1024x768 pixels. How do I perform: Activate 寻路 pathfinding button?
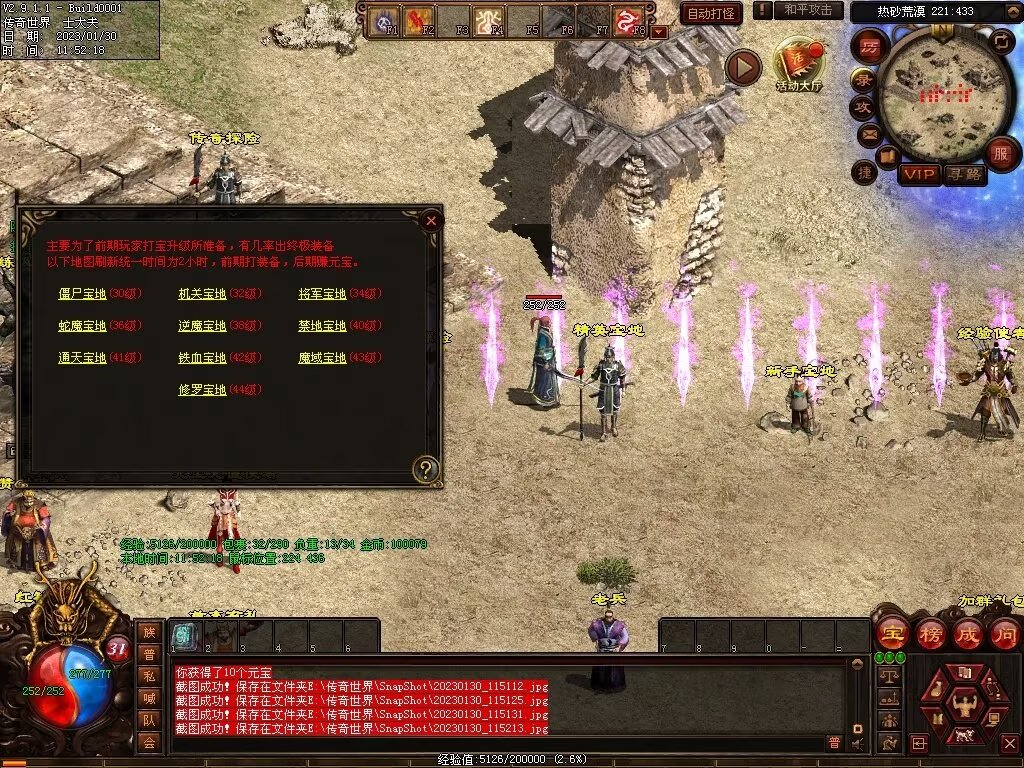(x=964, y=174)
